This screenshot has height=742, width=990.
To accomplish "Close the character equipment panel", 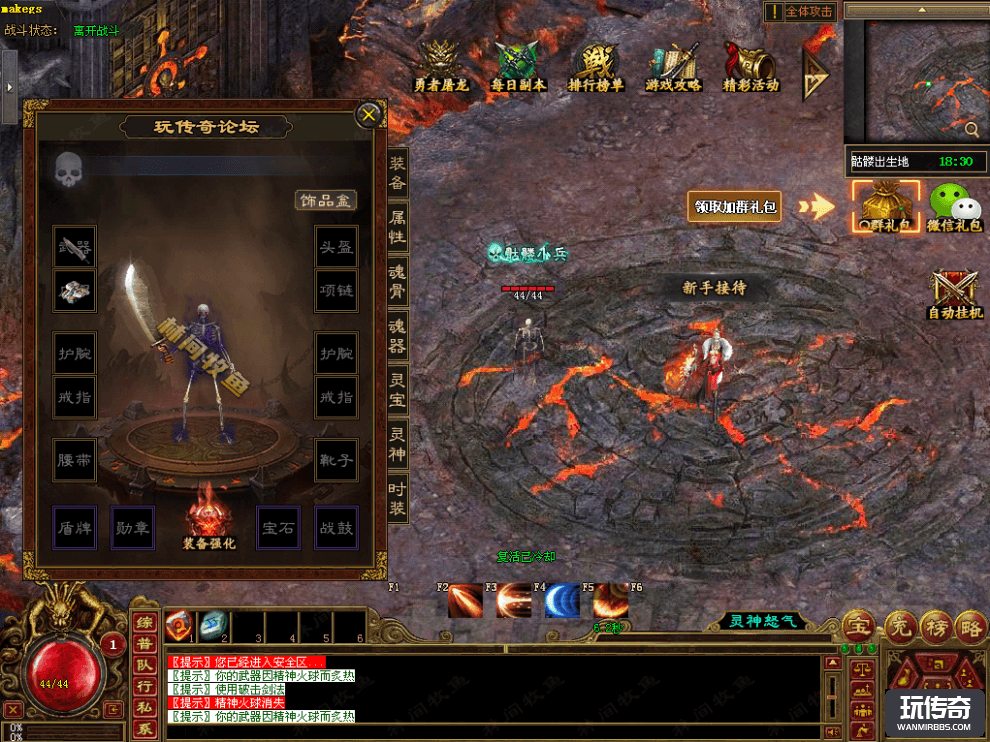I will point(369,115).
